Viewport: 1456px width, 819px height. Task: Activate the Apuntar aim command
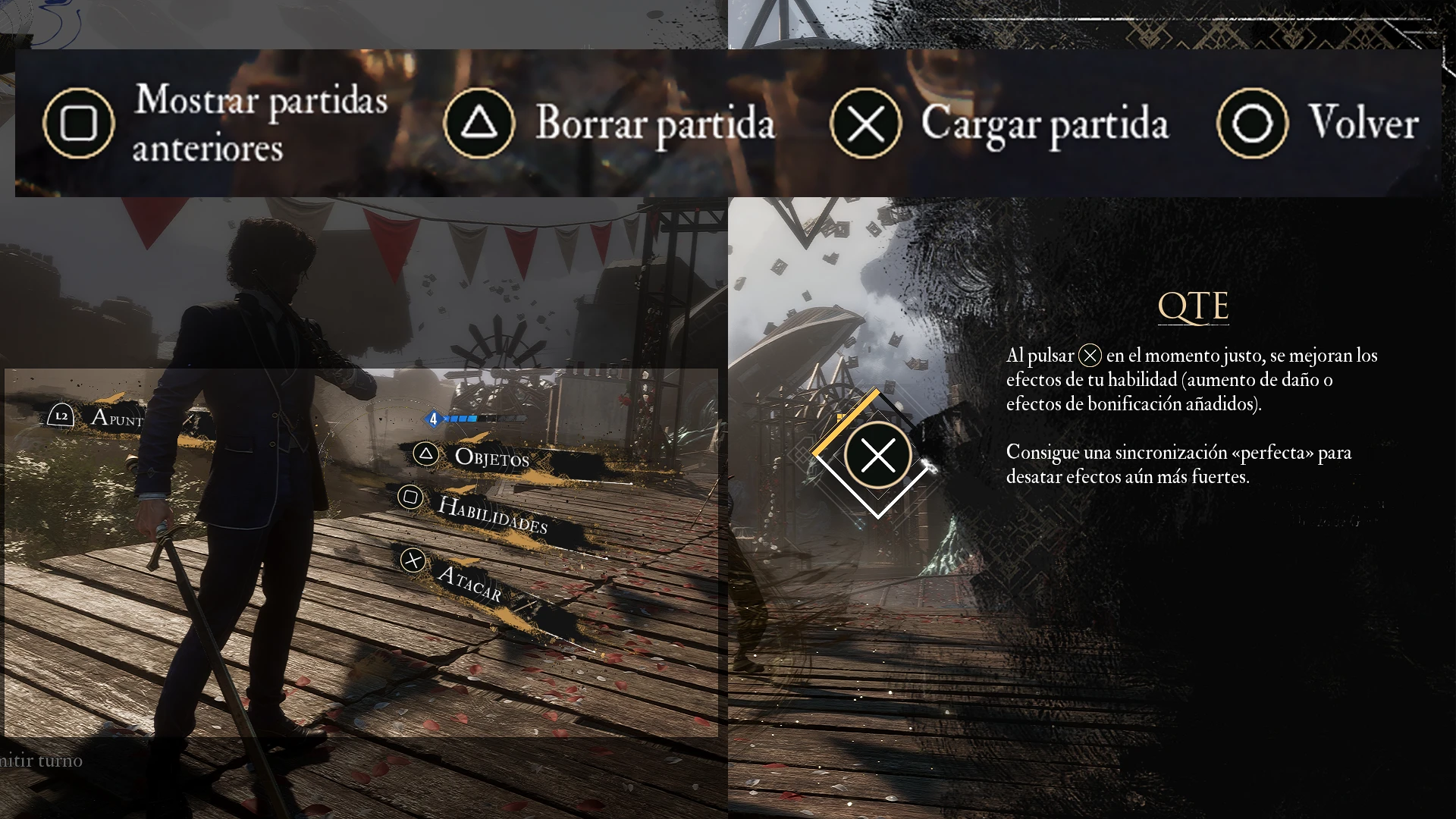coord(116,418)
